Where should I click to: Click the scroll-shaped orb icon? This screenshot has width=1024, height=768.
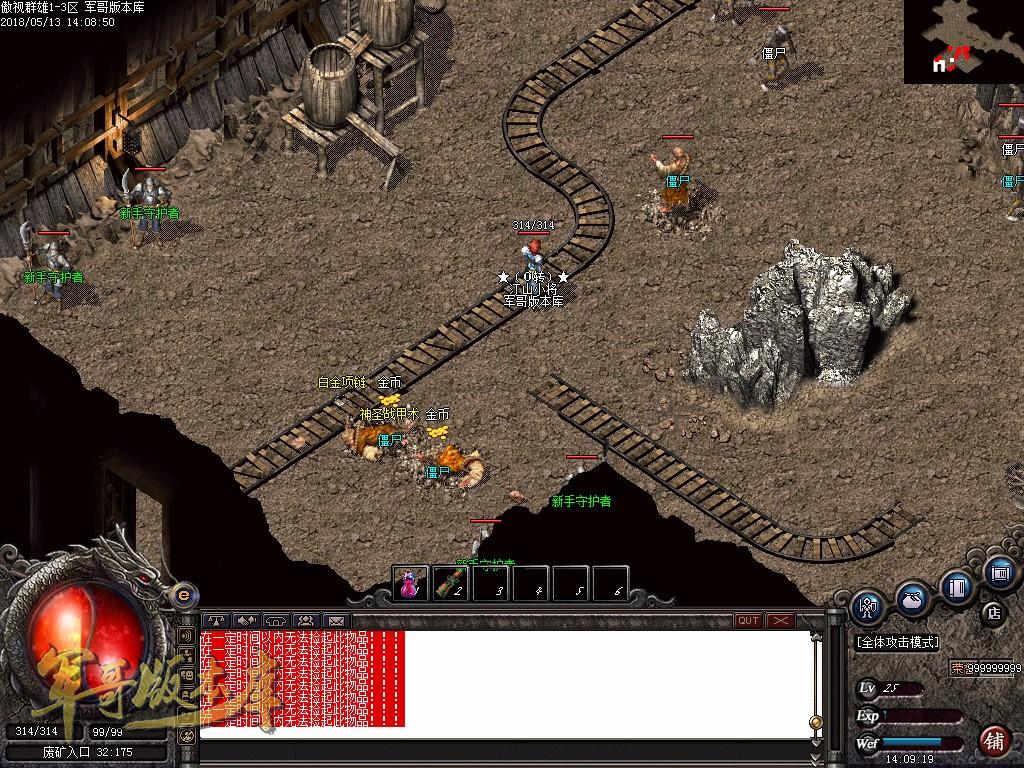[999, 573]
